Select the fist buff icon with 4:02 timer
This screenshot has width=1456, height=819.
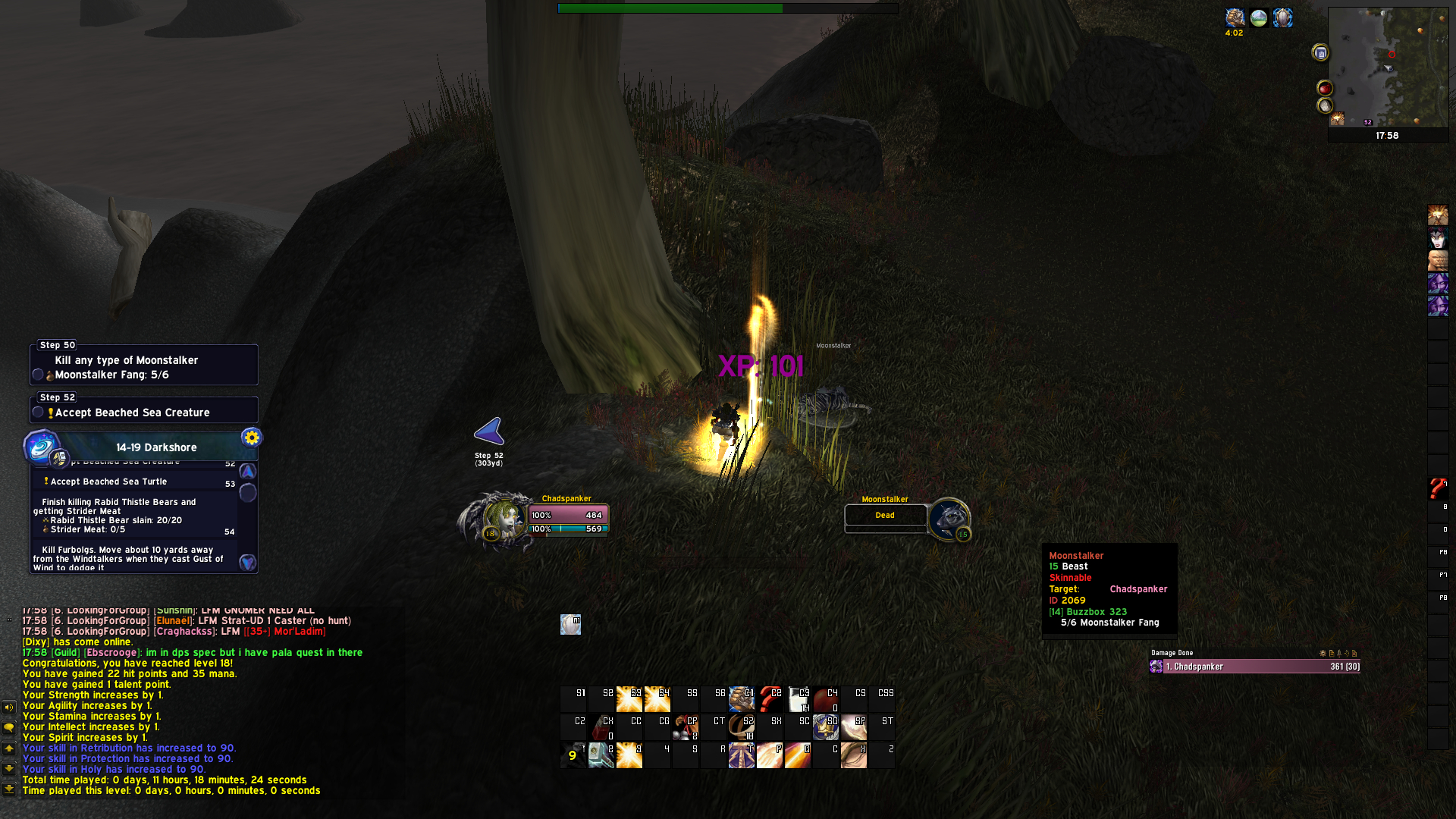point(1235,18)
